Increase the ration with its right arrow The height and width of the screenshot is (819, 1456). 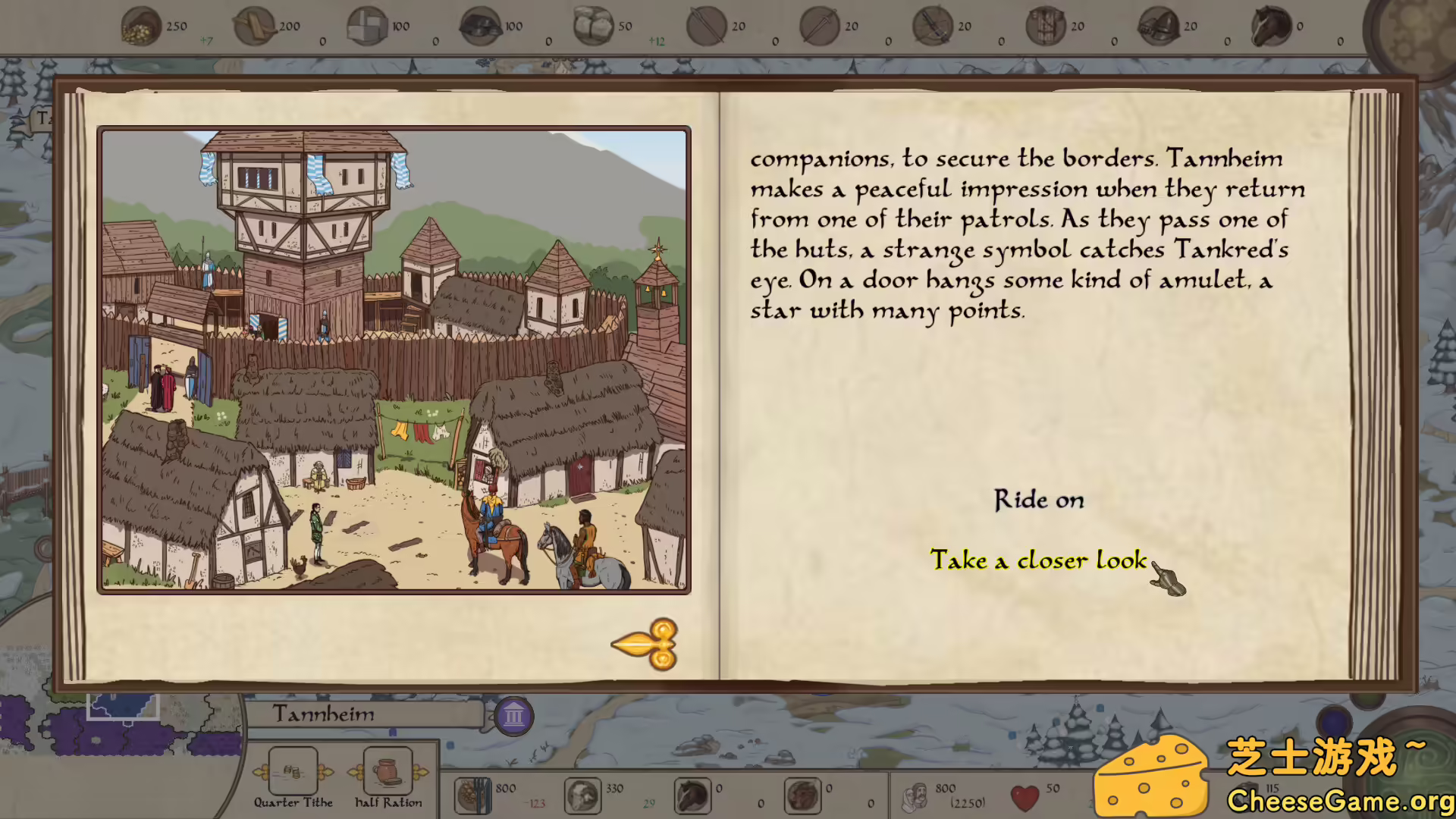pyautogui.click(x=421, y=773)
